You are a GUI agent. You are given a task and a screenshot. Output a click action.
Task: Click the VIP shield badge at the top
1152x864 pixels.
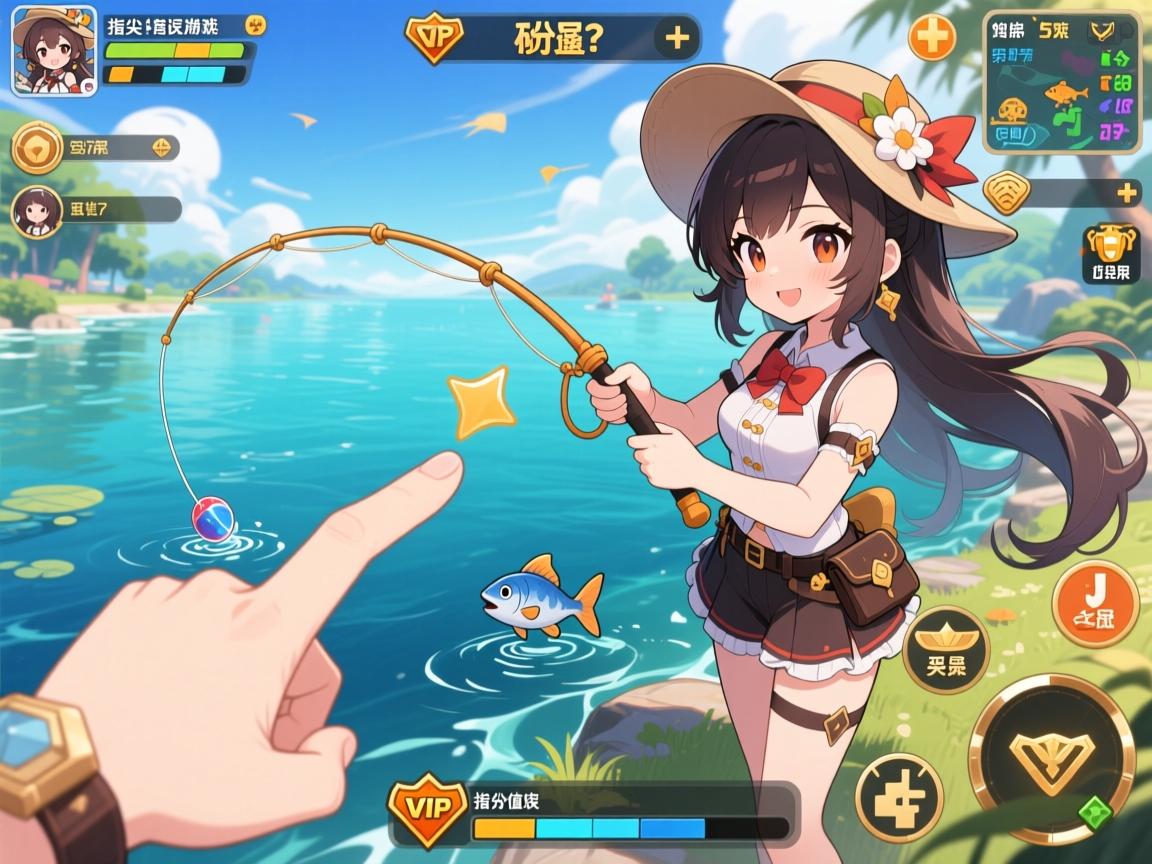(434, 38)
